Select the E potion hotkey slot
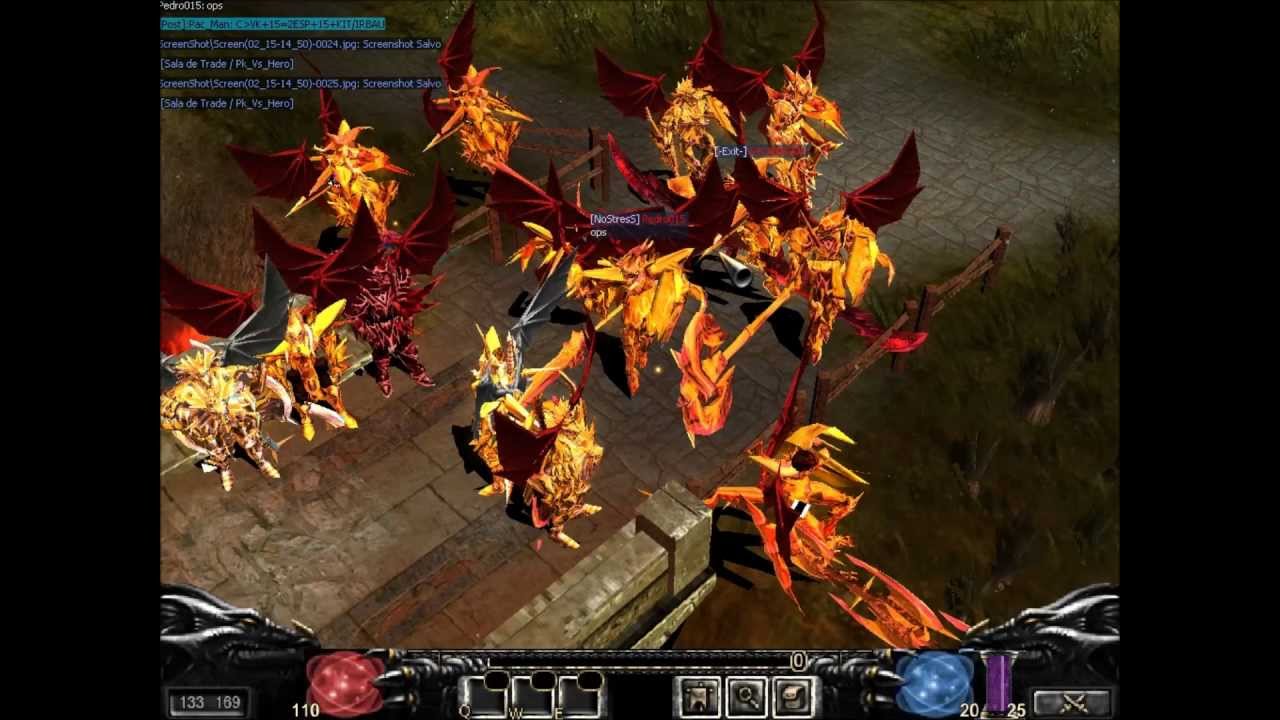Screen dimensions: 1280x720 point(579,696)
